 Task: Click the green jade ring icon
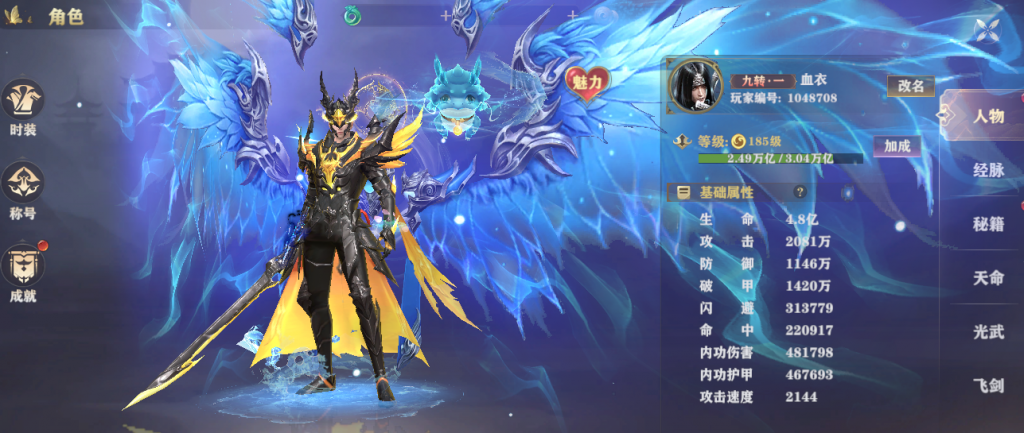352,15
